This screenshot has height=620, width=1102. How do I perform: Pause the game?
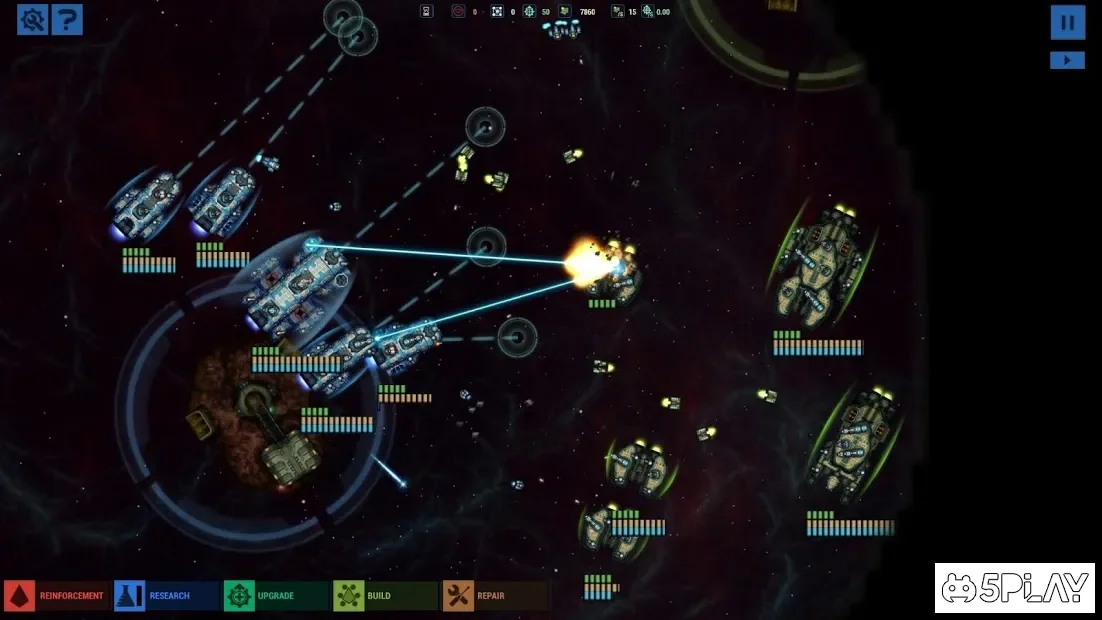[x=1067, y=22]
